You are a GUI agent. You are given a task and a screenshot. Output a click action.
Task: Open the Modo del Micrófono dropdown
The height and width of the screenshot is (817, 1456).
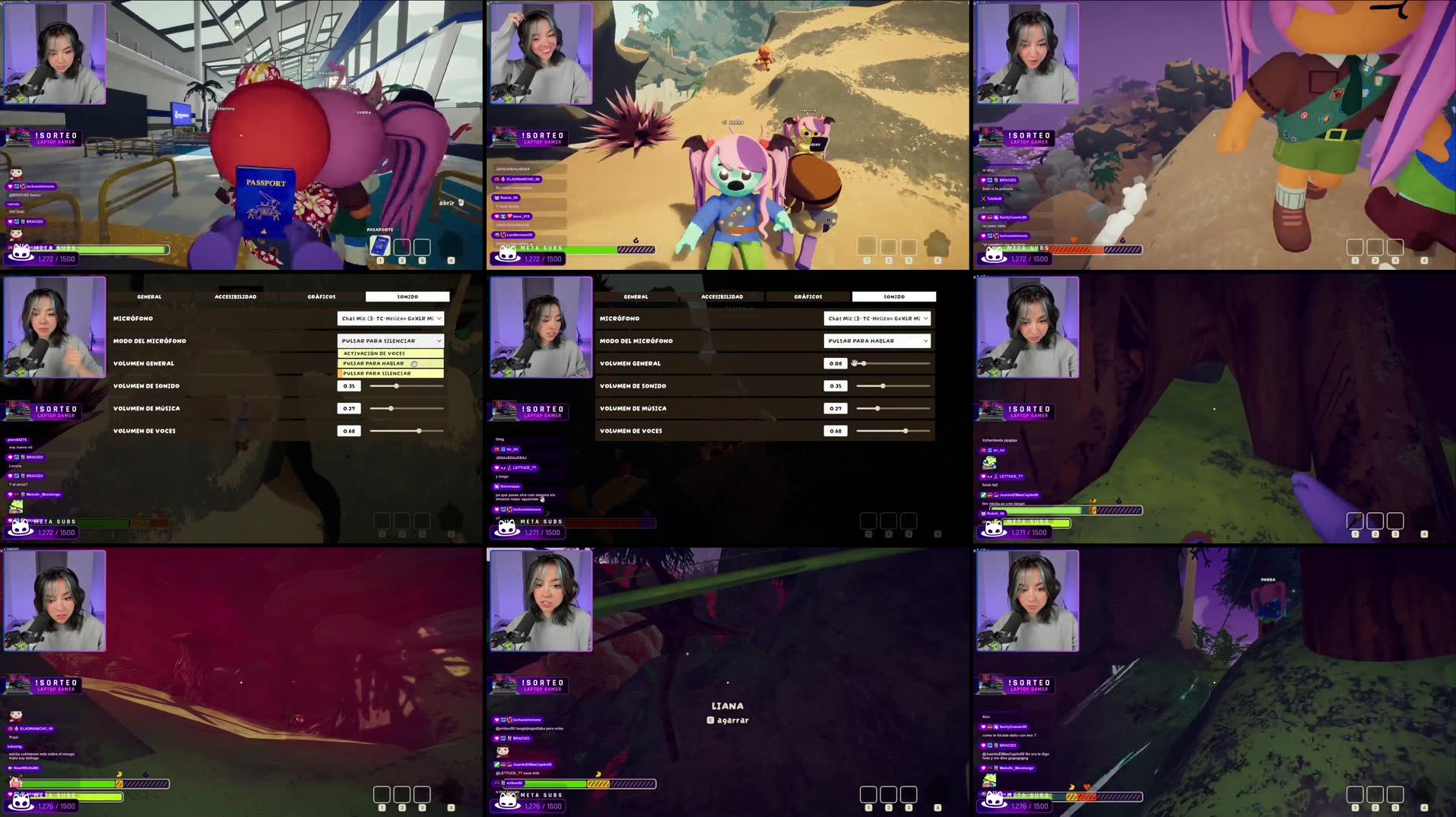pyautogui.click(x=391, y=340)
